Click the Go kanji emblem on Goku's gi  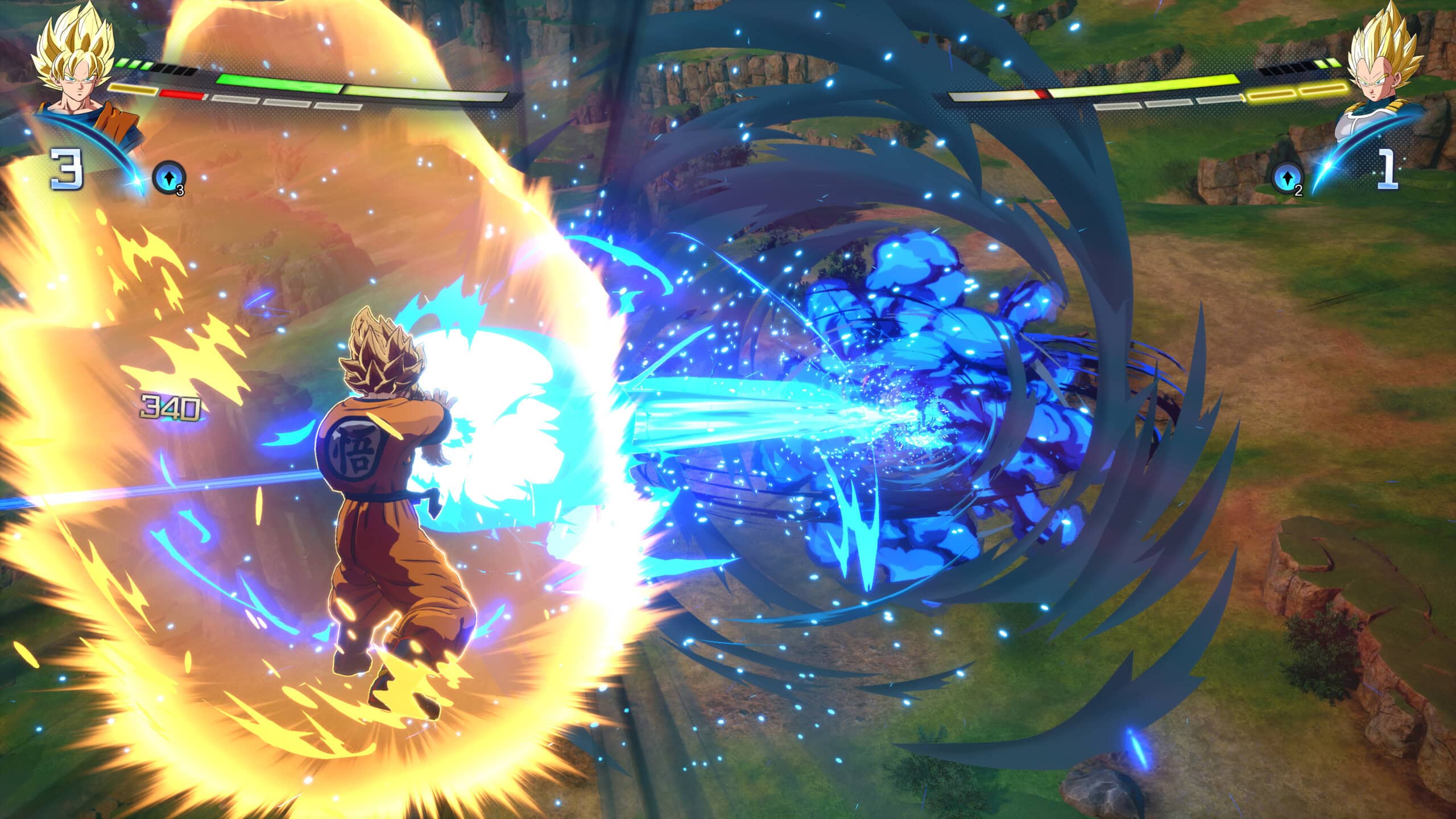351,448
